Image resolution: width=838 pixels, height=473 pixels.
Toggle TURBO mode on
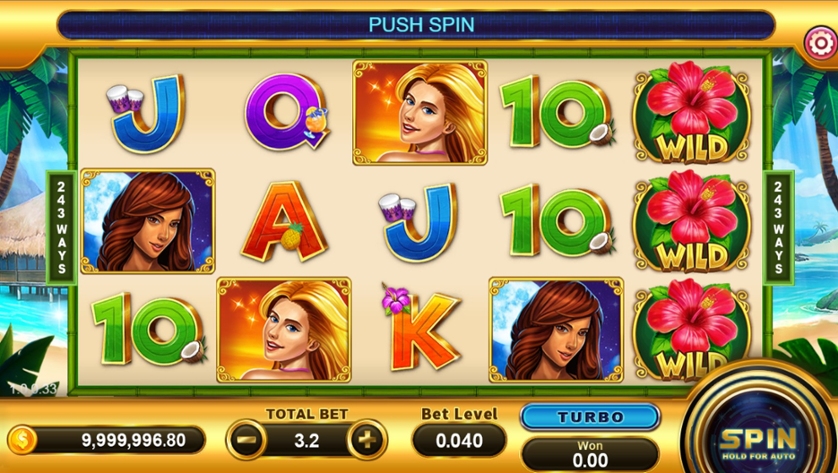(x=590, y=417)
